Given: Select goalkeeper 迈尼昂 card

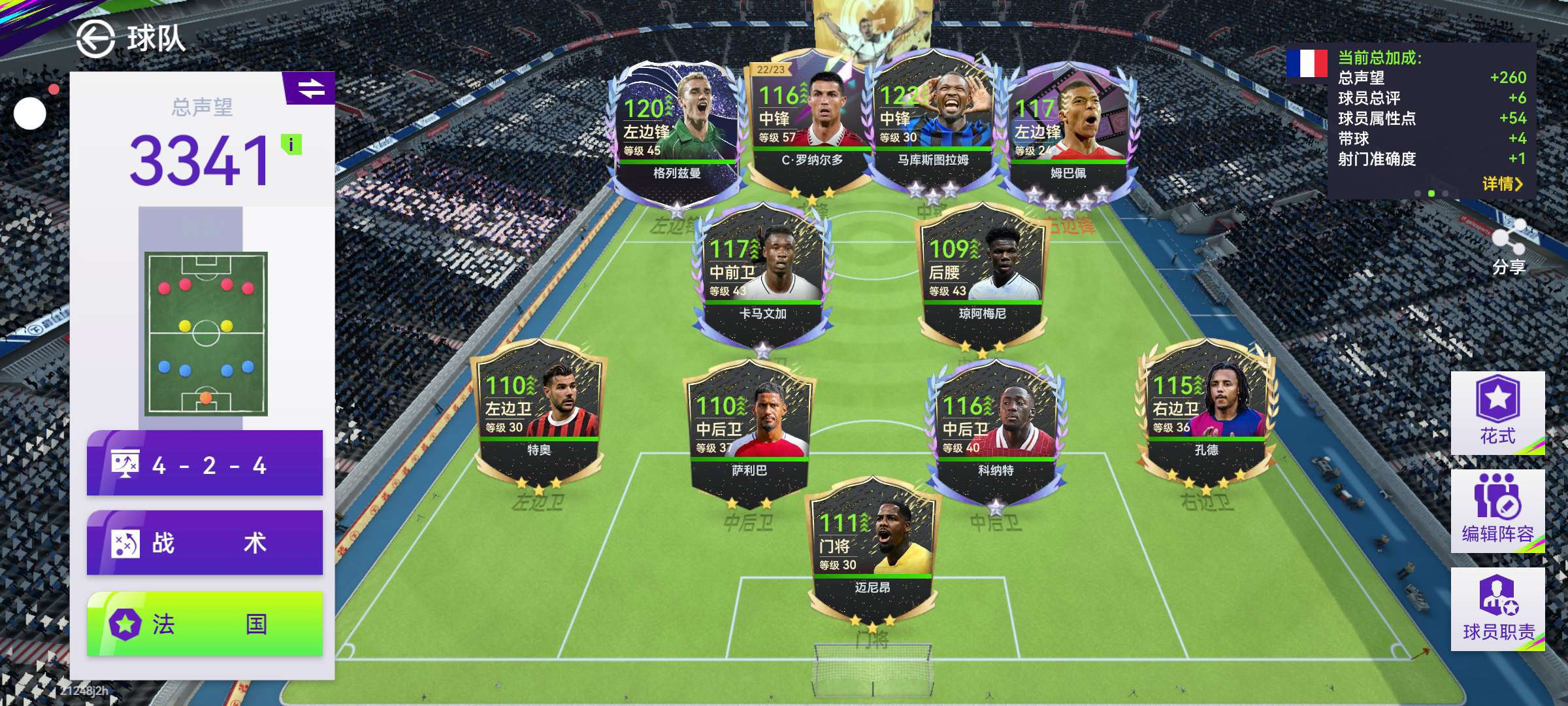Looking at the screenshot, I should (x=872, y=549).
